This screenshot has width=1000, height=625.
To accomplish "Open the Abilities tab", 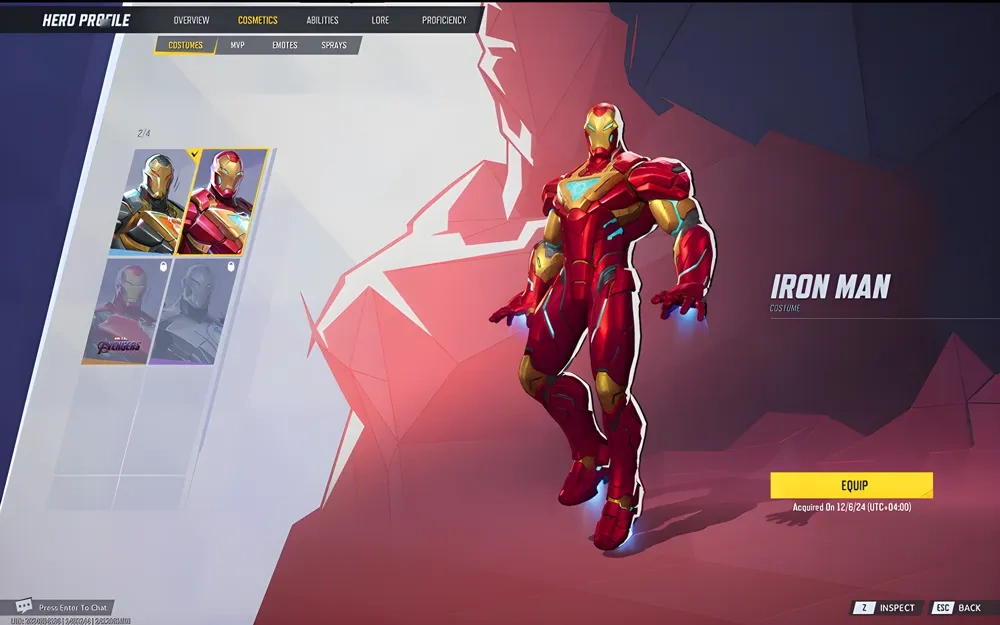I will coord(322,20).
